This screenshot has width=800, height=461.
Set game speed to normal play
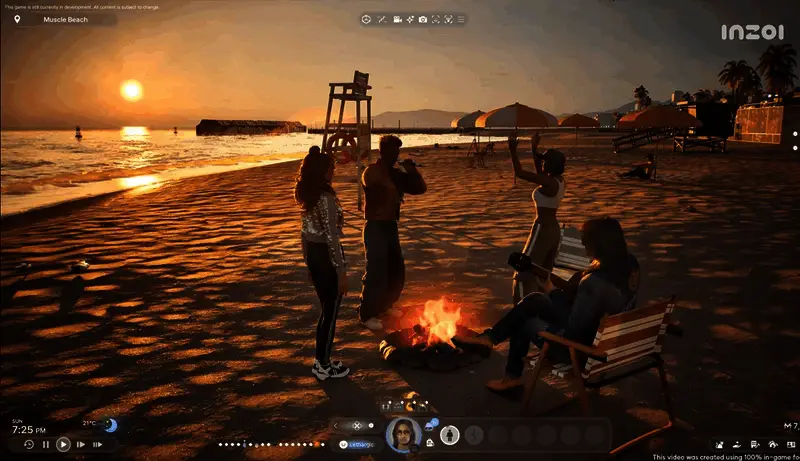pos(63,444)
